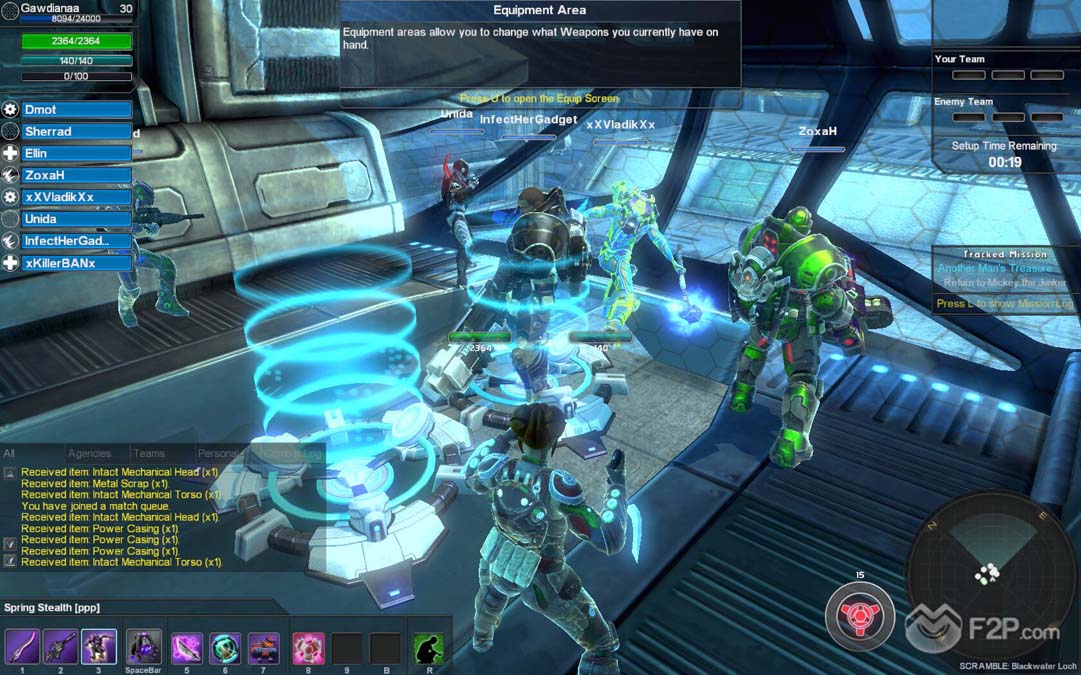Open the Personal chat tab

pos(218,454)
